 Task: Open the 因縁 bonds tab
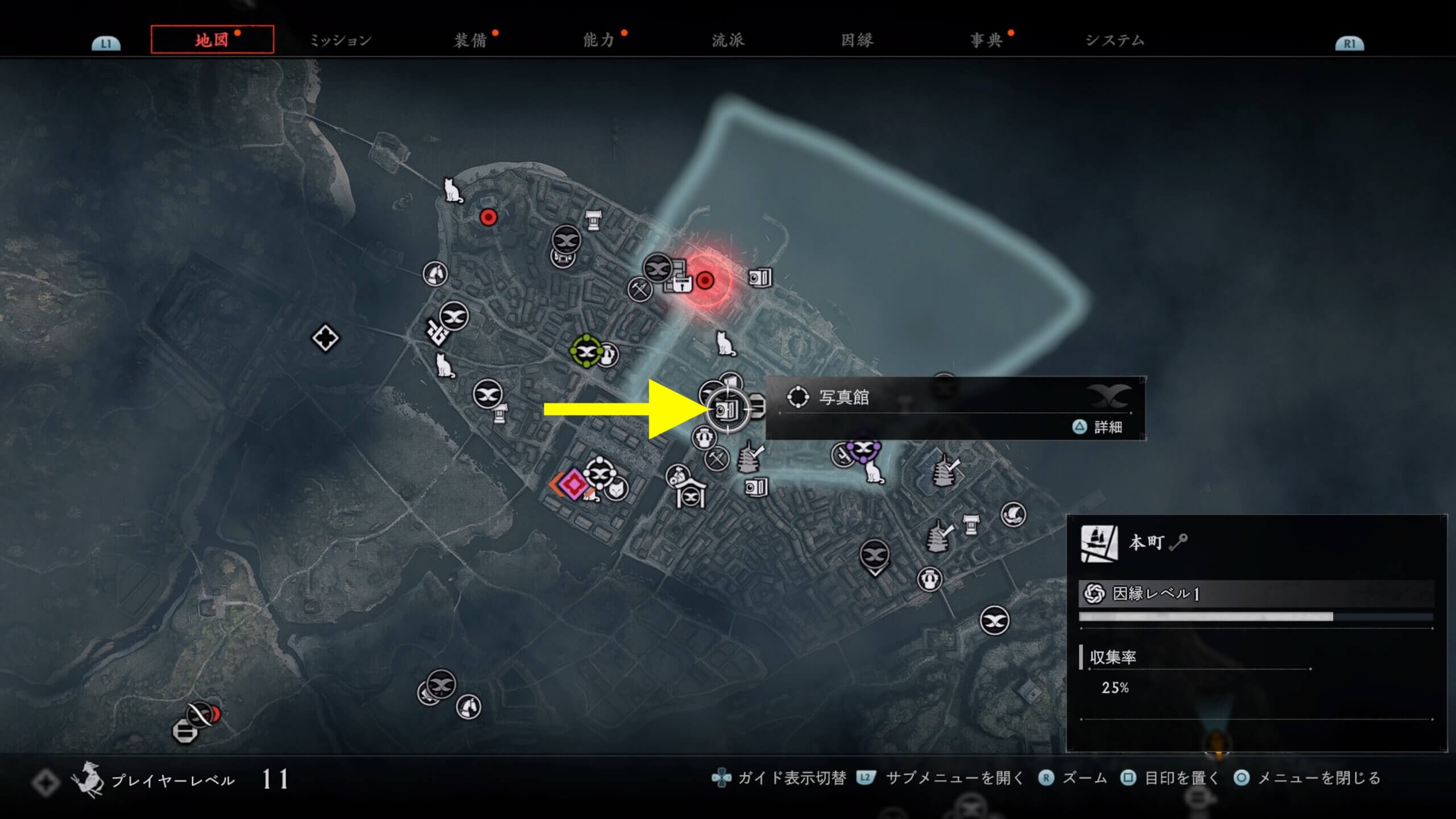click(857, 40)
